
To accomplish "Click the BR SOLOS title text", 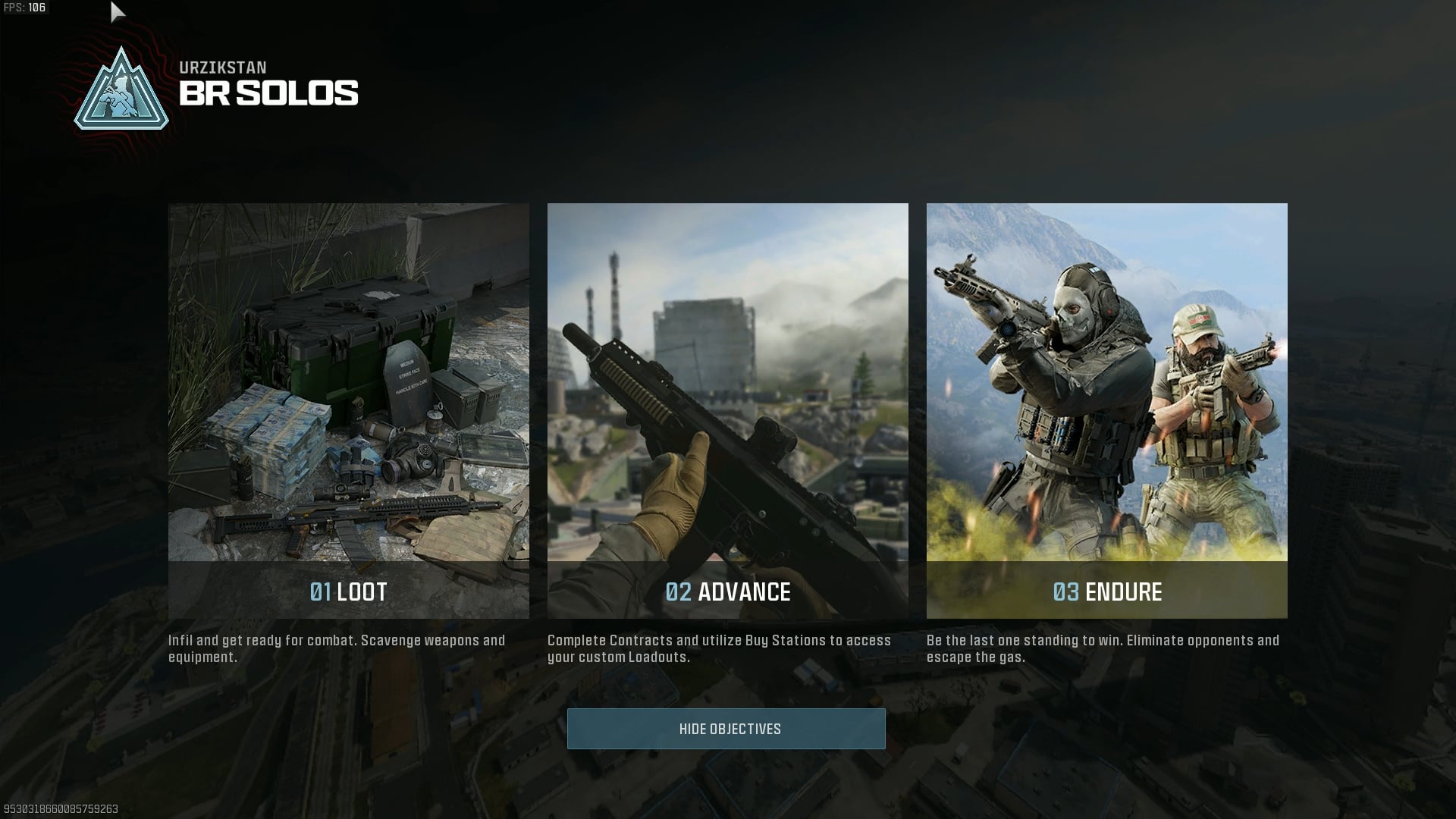I will click(269, 94).
